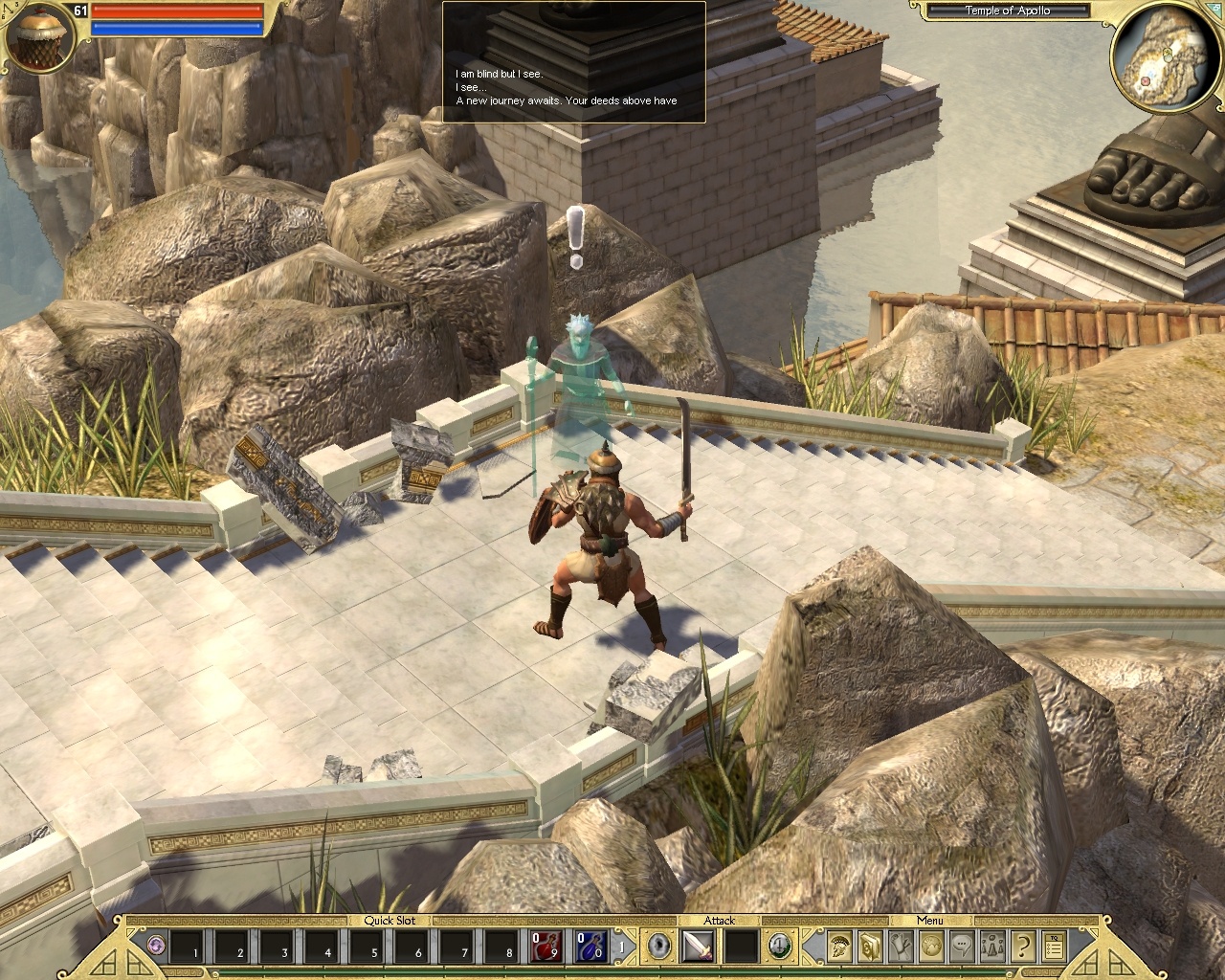
Task: Open help using the question mark icon
Action: click(1022, 946)
